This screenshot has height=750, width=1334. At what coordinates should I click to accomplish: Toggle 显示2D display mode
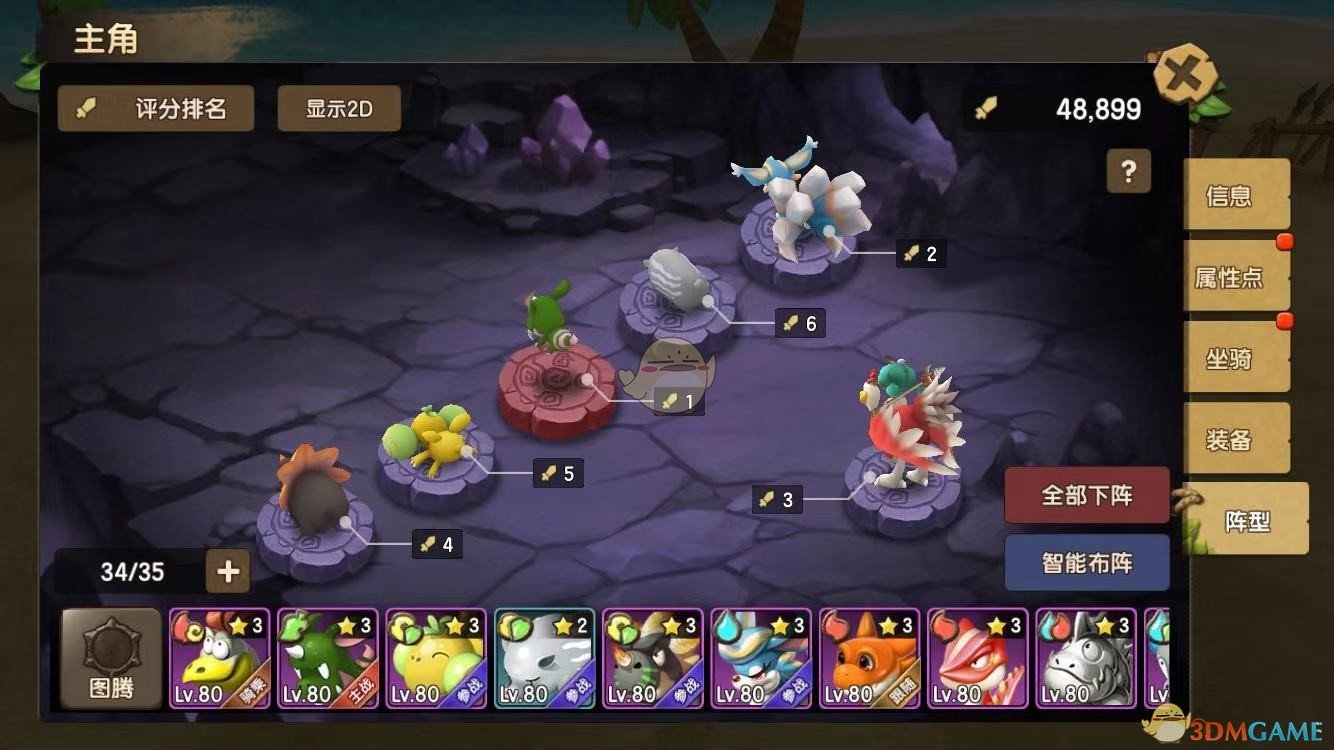point(339,108)
